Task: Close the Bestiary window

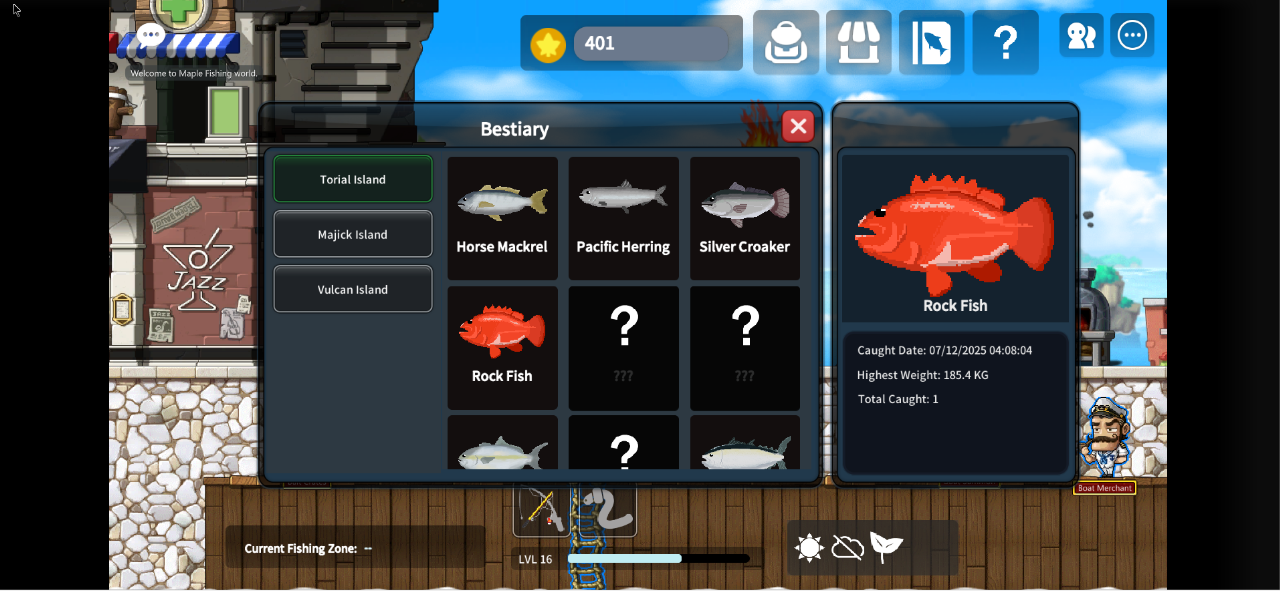Action: pyautogui.click(x=798, y=126)
